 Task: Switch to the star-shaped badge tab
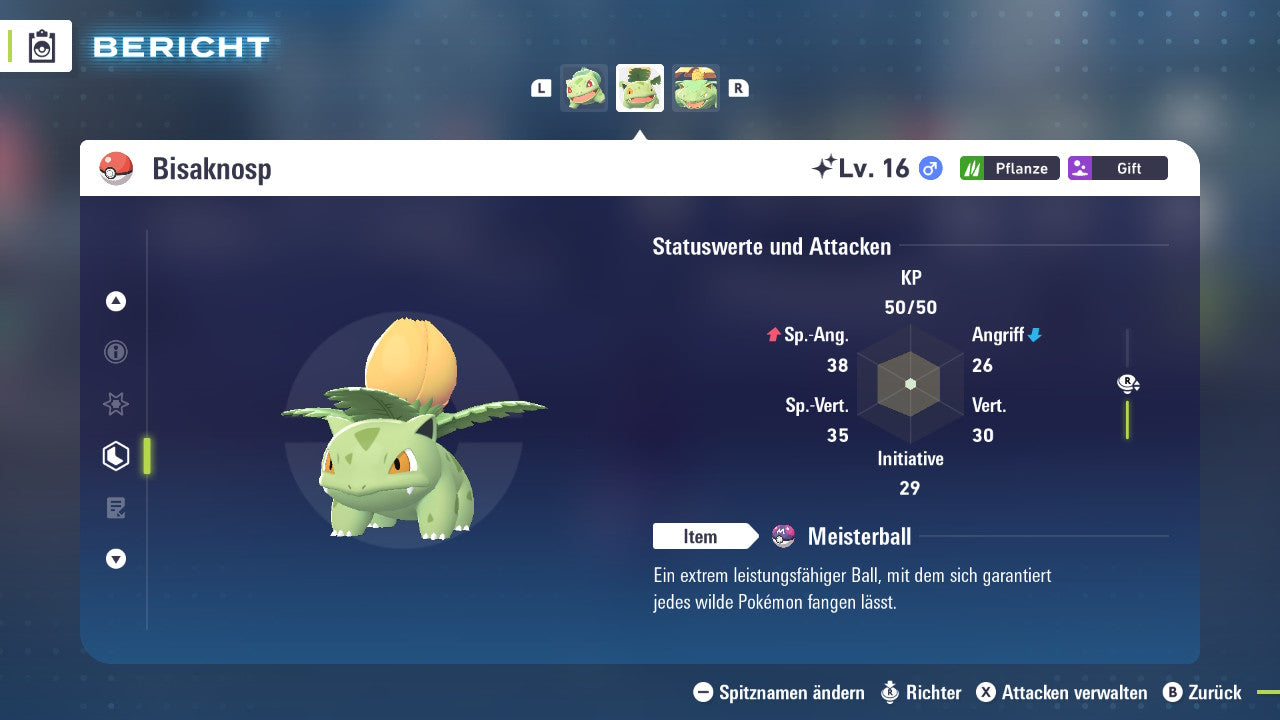point(116,404)
